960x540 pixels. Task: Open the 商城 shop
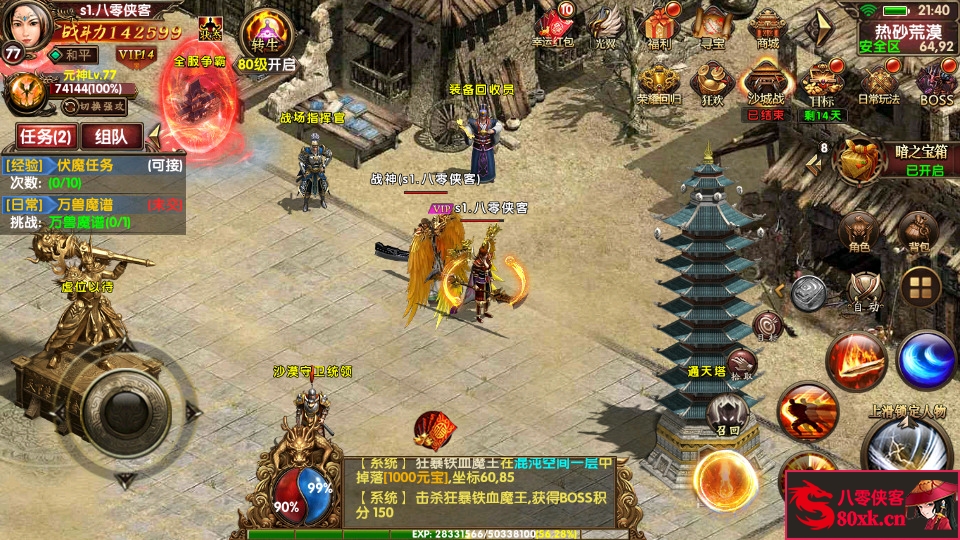(x=767, y=26)
